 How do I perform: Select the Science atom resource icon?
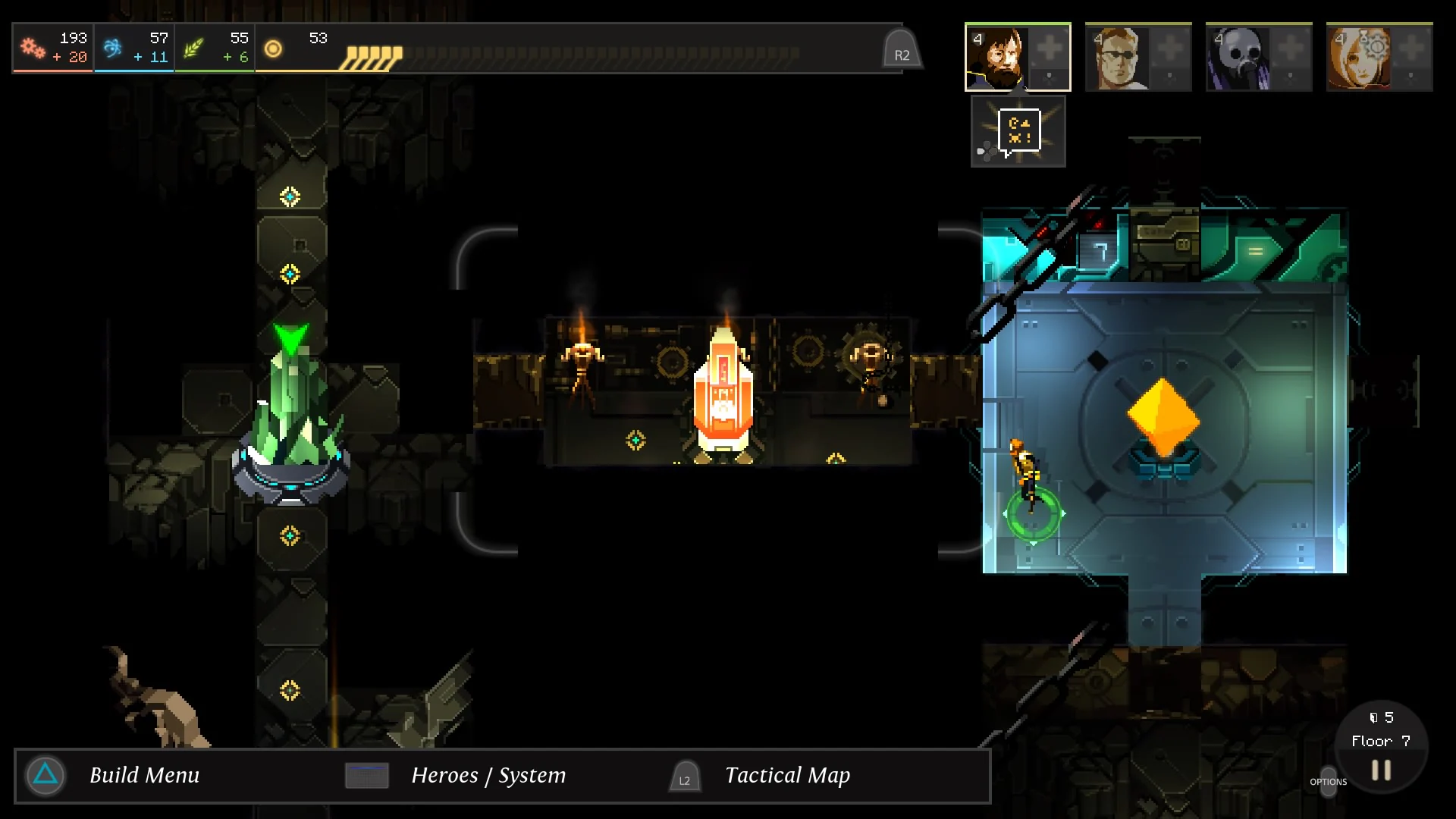coord(111,45)
